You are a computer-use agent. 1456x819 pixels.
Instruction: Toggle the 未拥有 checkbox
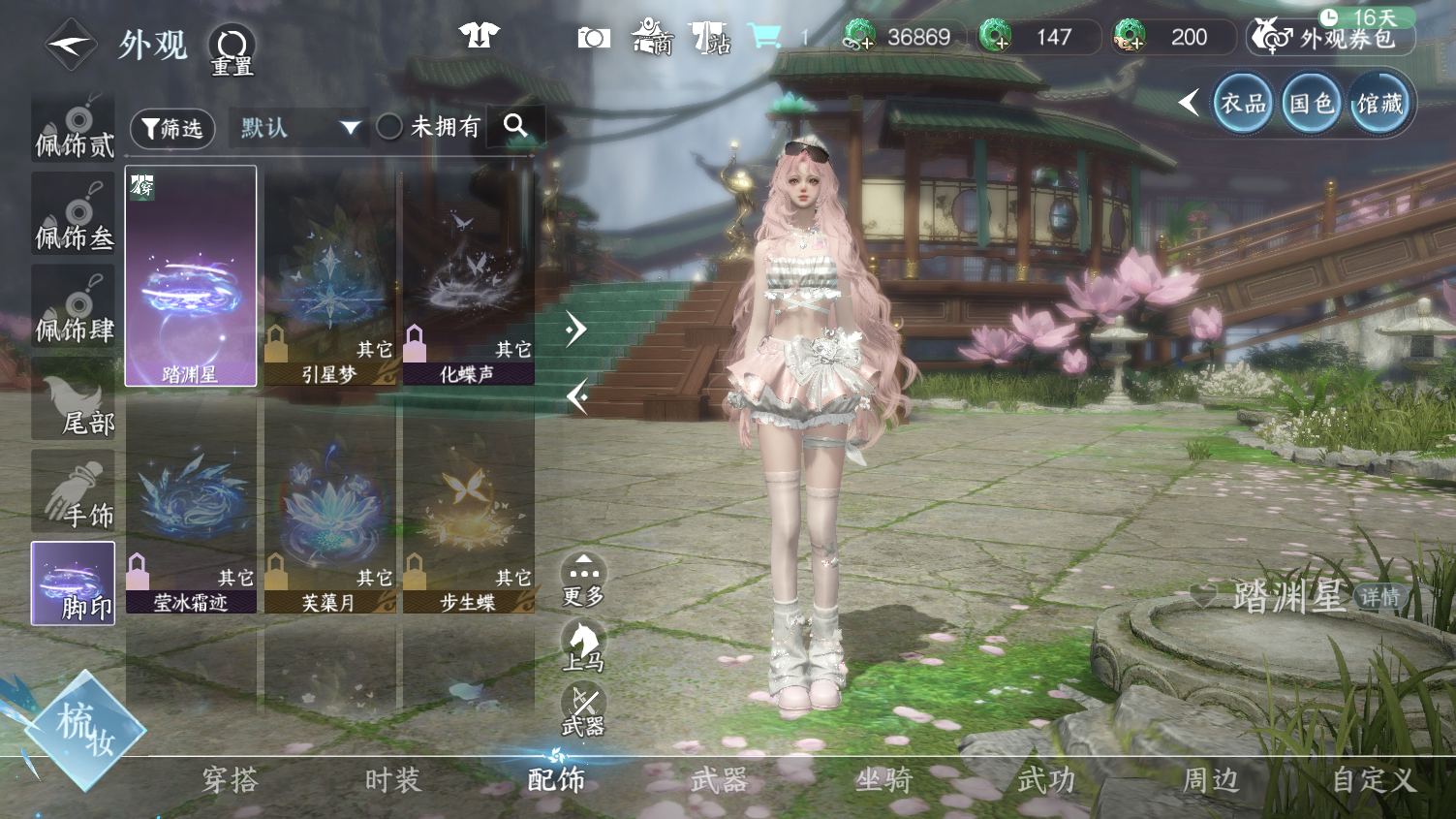(x=389, y=127)
